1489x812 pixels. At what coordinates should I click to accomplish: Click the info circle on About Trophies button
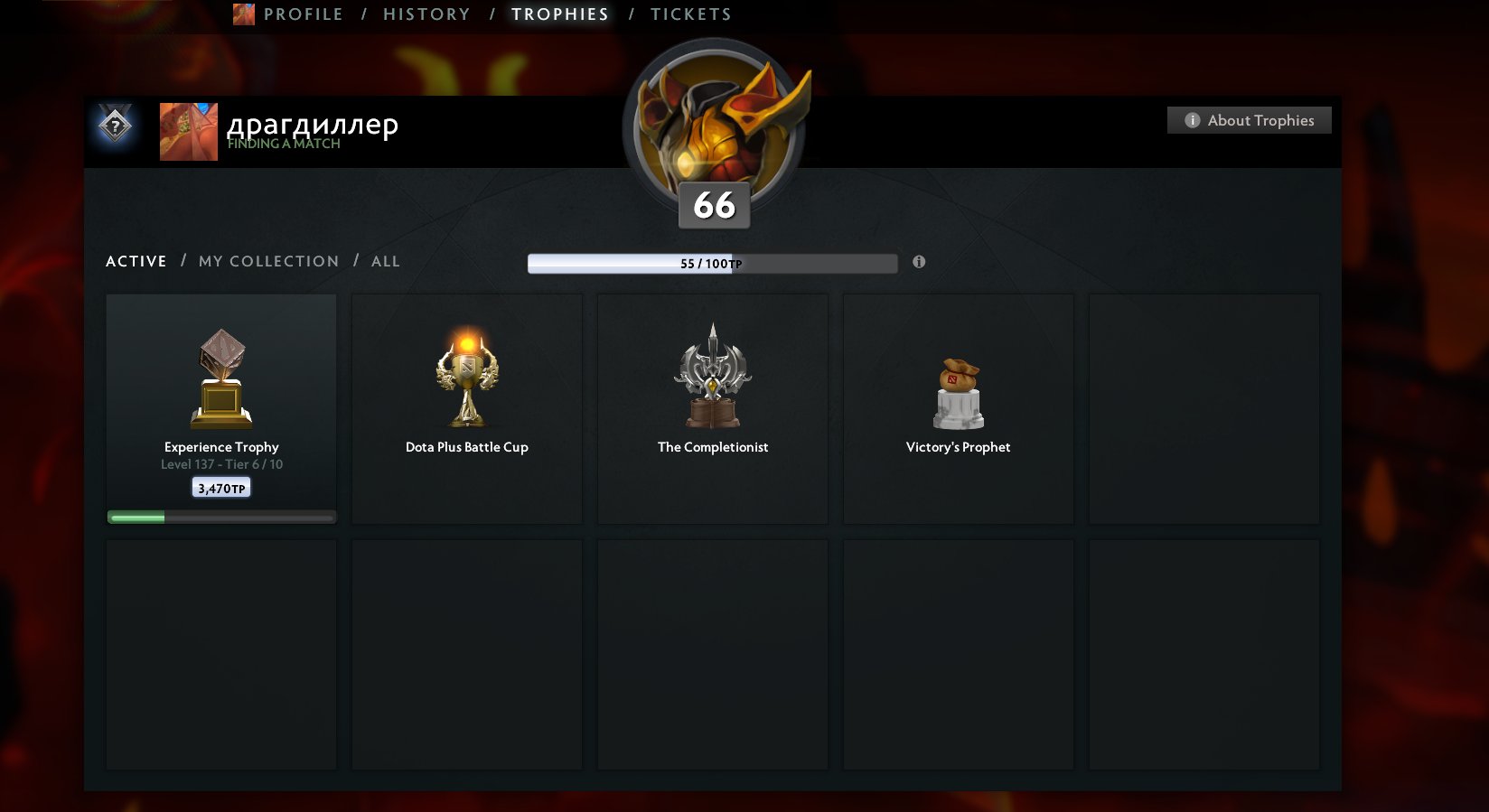(x=1192, y=119)
